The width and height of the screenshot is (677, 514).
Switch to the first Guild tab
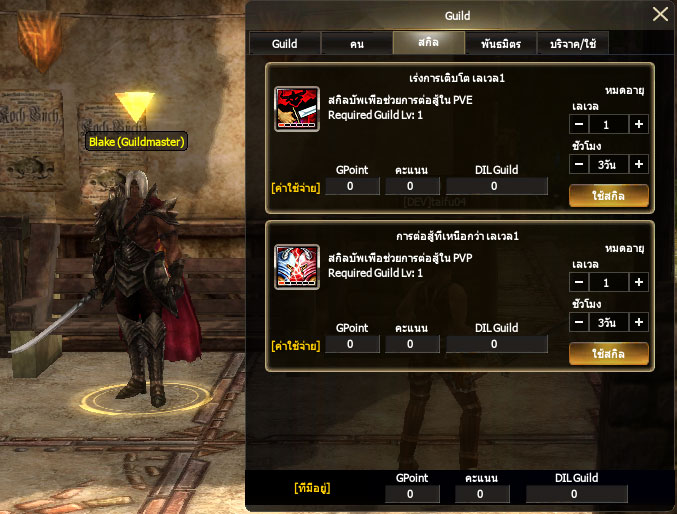[286, 44]
